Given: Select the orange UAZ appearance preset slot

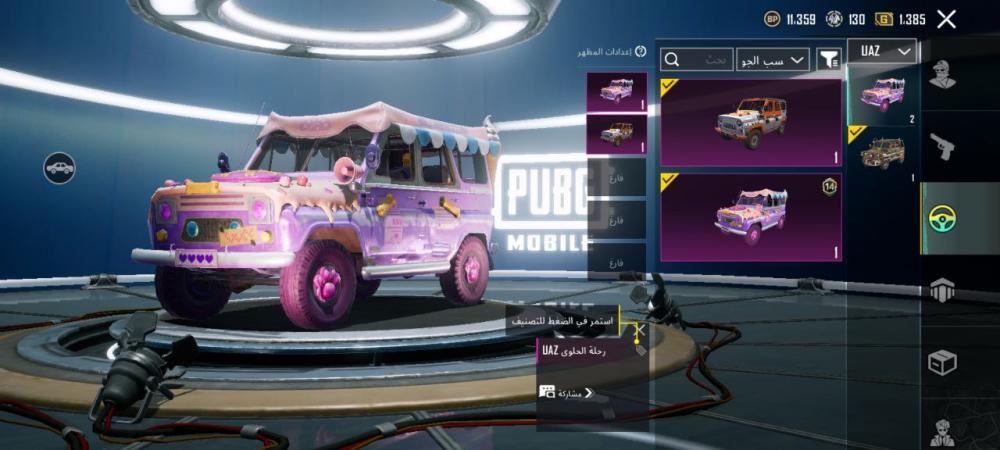Looking at the screenshot, I should (616, 133).
